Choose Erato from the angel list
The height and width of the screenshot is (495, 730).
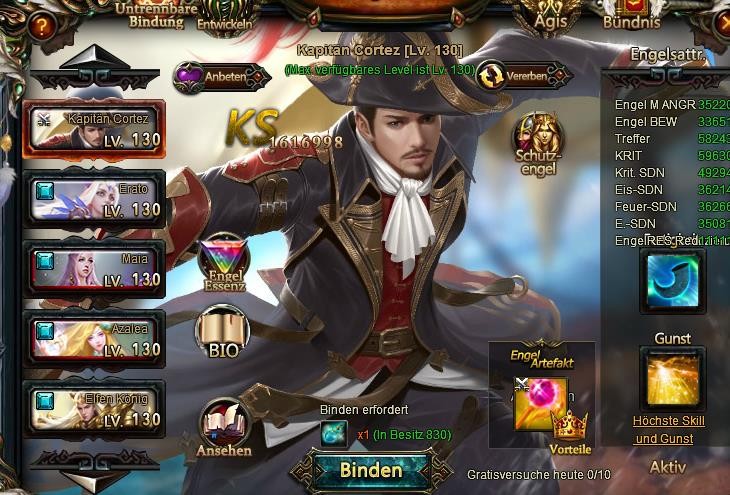[93, 198]
